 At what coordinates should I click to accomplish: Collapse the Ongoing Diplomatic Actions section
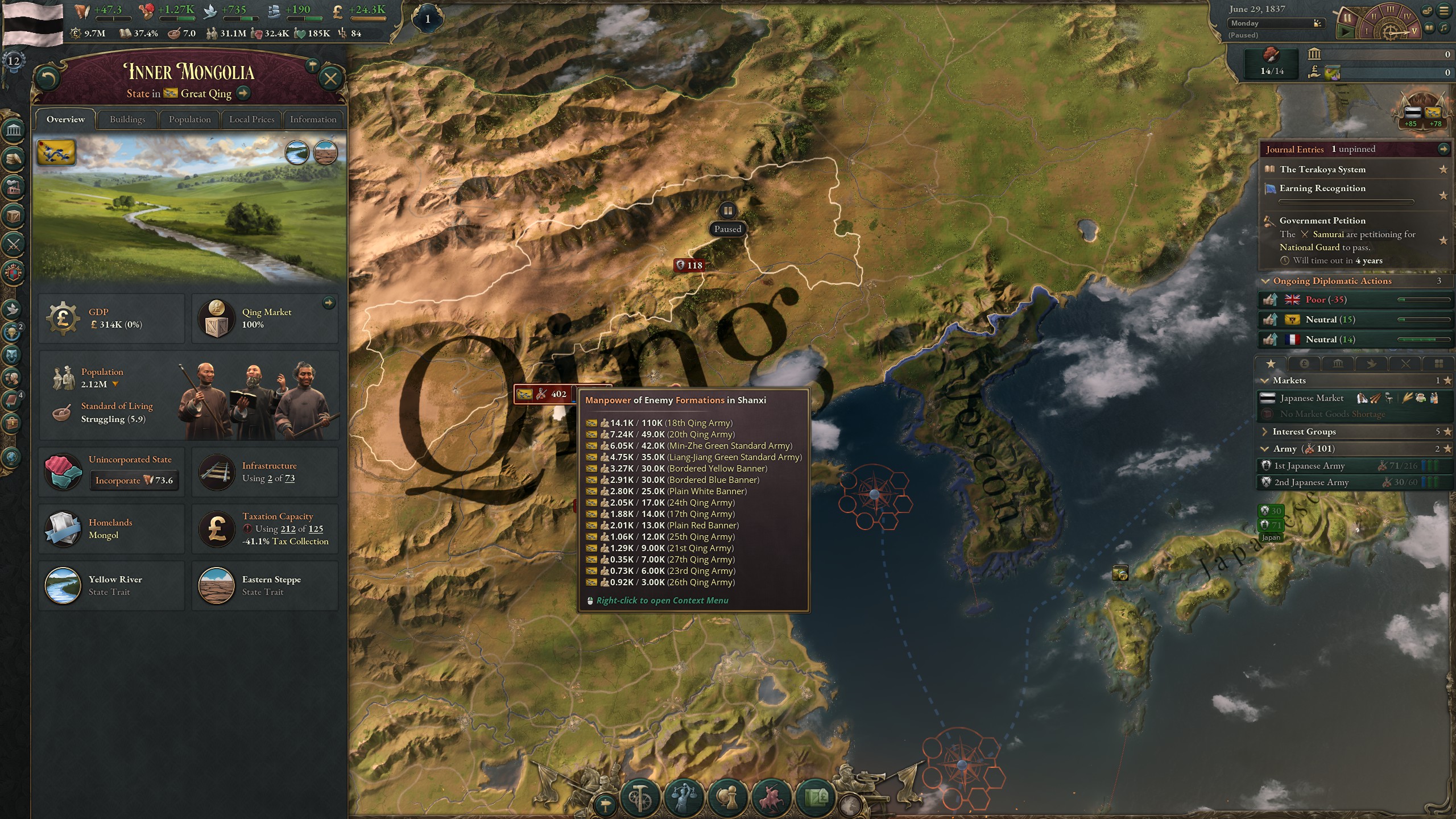point(1267,281)
